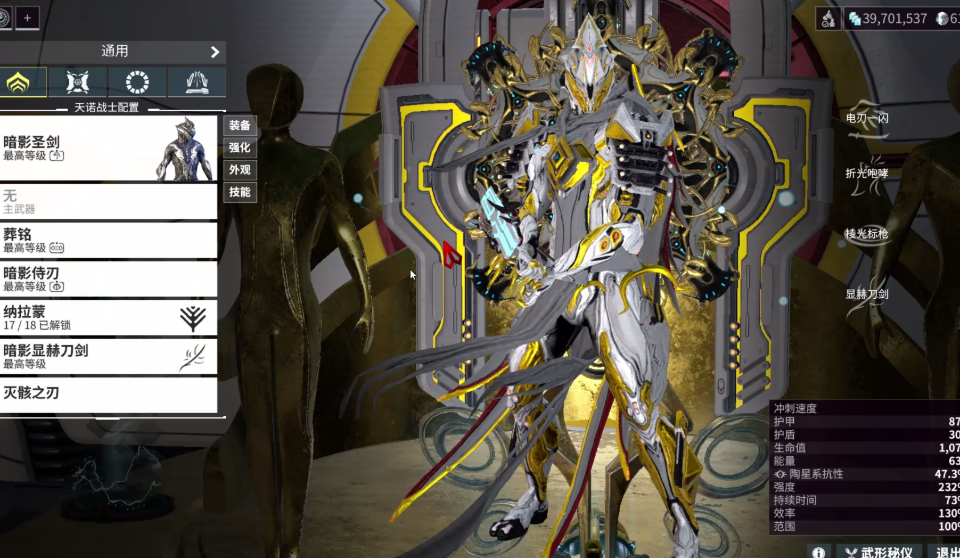Open the 外观 appearance menu

(x=240, y=169)
